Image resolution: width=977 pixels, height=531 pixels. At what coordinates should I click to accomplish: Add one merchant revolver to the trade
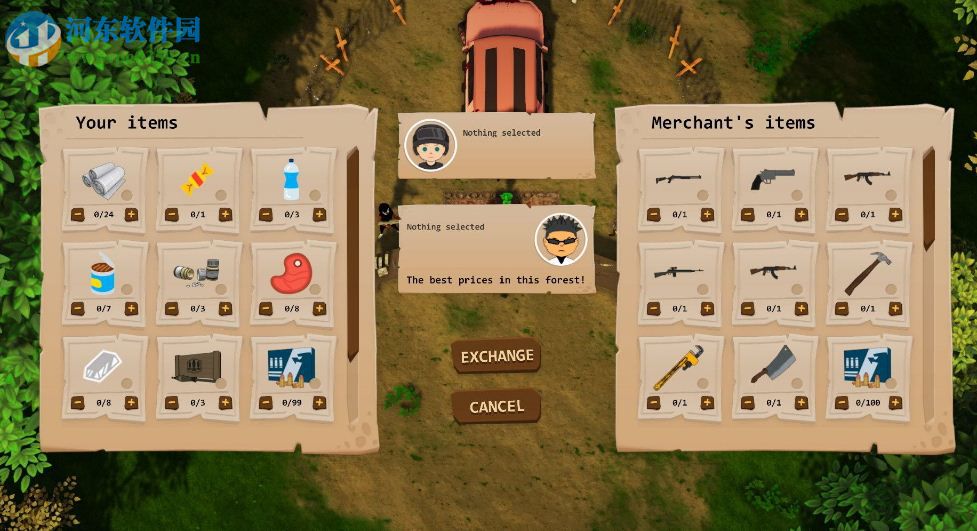pos(801,214)
